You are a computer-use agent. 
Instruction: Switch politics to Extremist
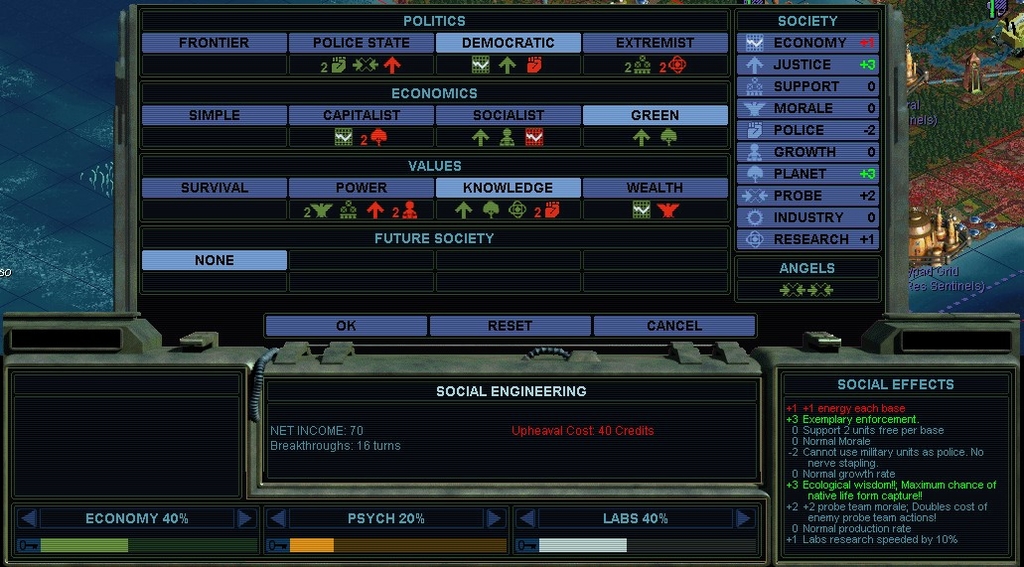(655, 43)
